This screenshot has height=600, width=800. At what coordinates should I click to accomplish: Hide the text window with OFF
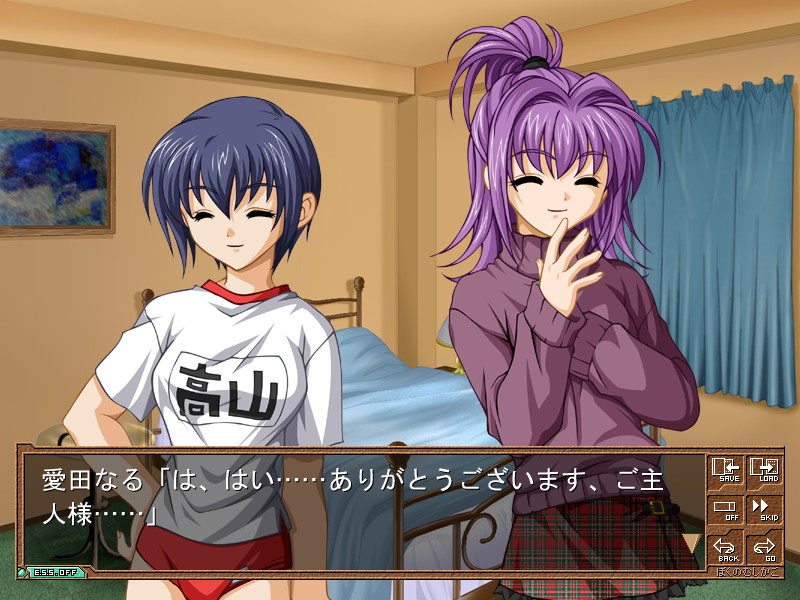tap(726, 510)
